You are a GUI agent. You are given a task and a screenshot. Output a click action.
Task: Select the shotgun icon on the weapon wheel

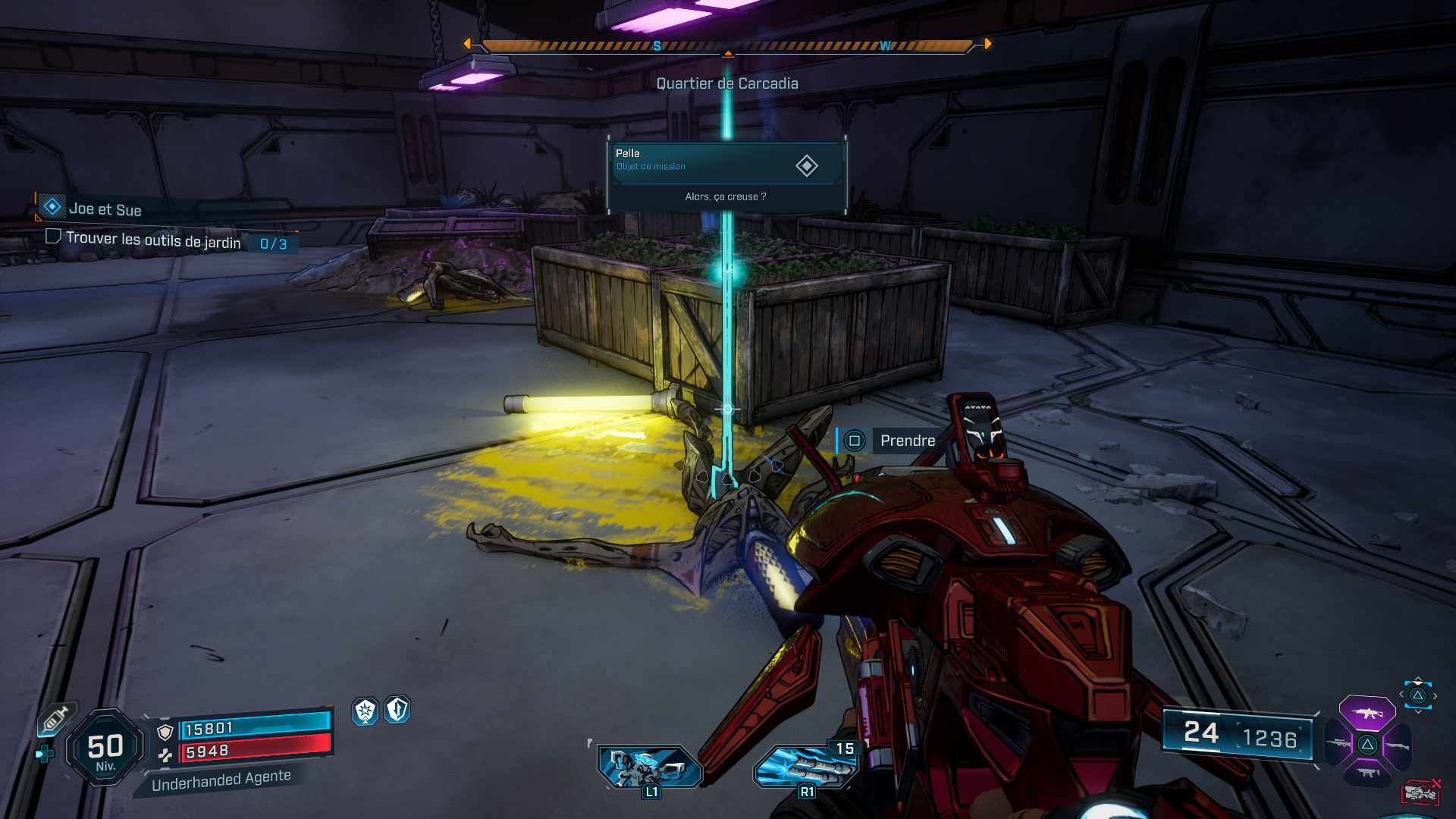pyautogui.click(x=1398, y=745)
